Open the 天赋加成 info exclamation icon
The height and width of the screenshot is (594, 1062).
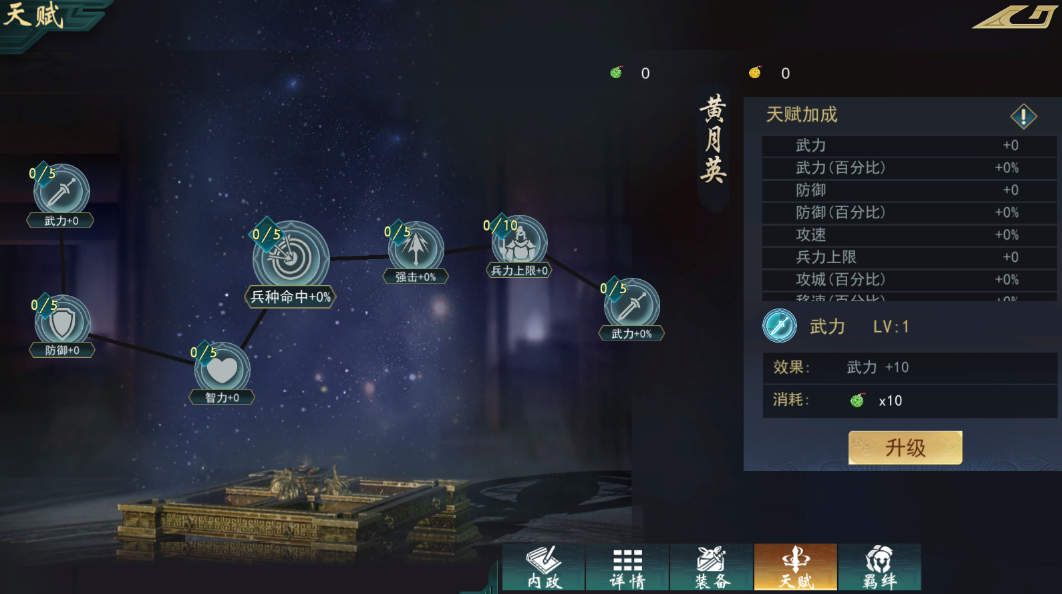(1023, 117)
